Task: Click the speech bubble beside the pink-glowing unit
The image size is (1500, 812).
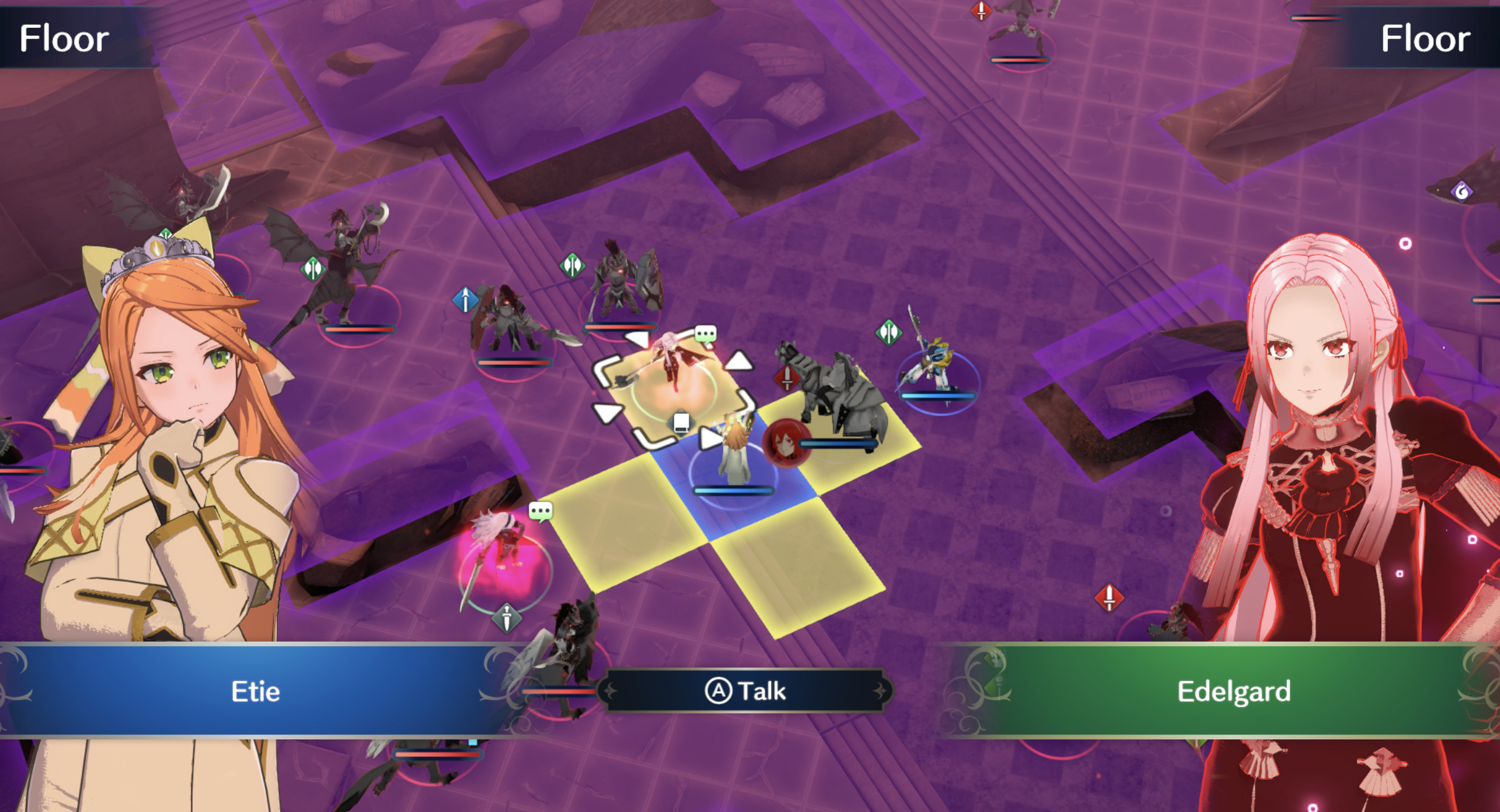Action: click(x=540, y=511)
